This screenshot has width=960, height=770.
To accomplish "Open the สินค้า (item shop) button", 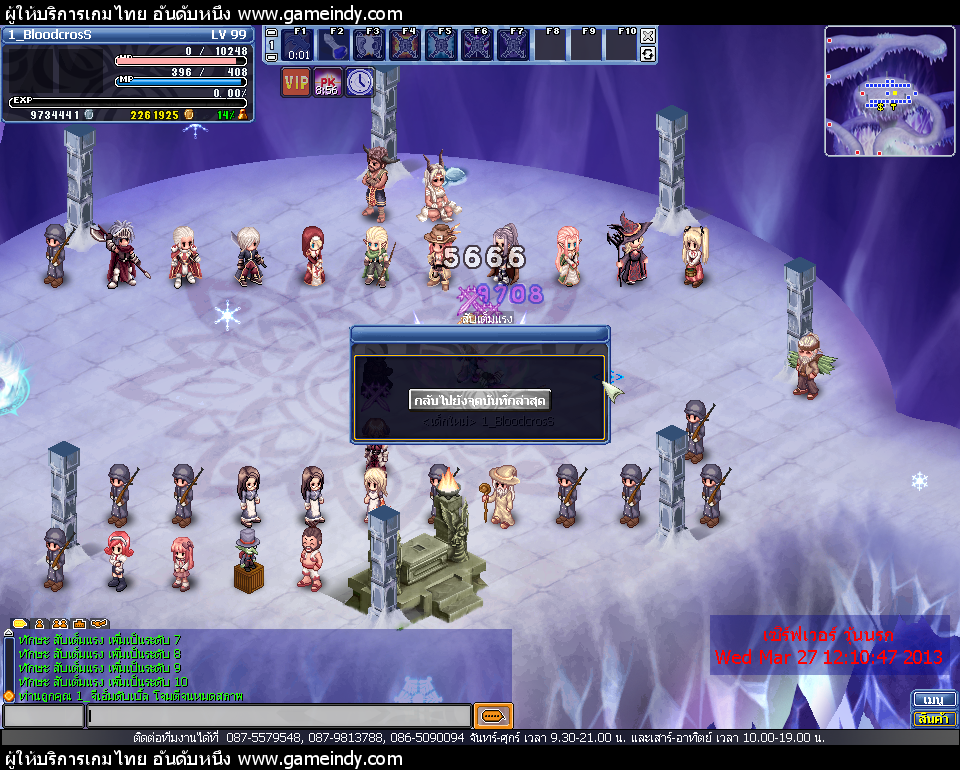I will pos(934,718).
